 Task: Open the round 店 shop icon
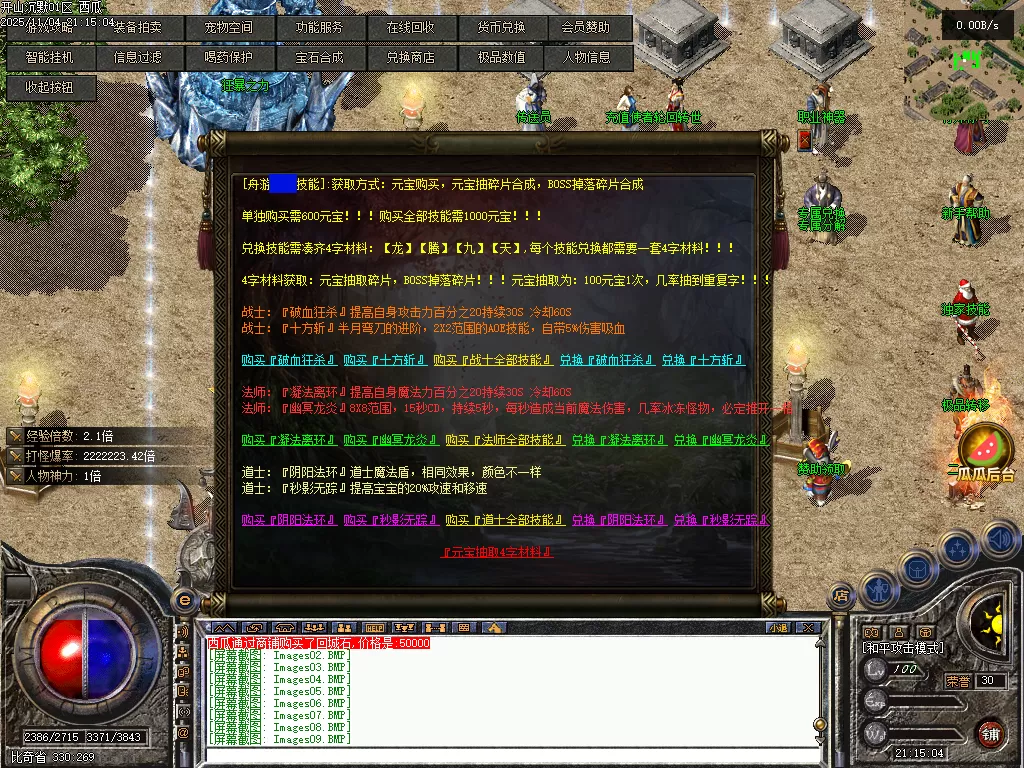(842, 597)
